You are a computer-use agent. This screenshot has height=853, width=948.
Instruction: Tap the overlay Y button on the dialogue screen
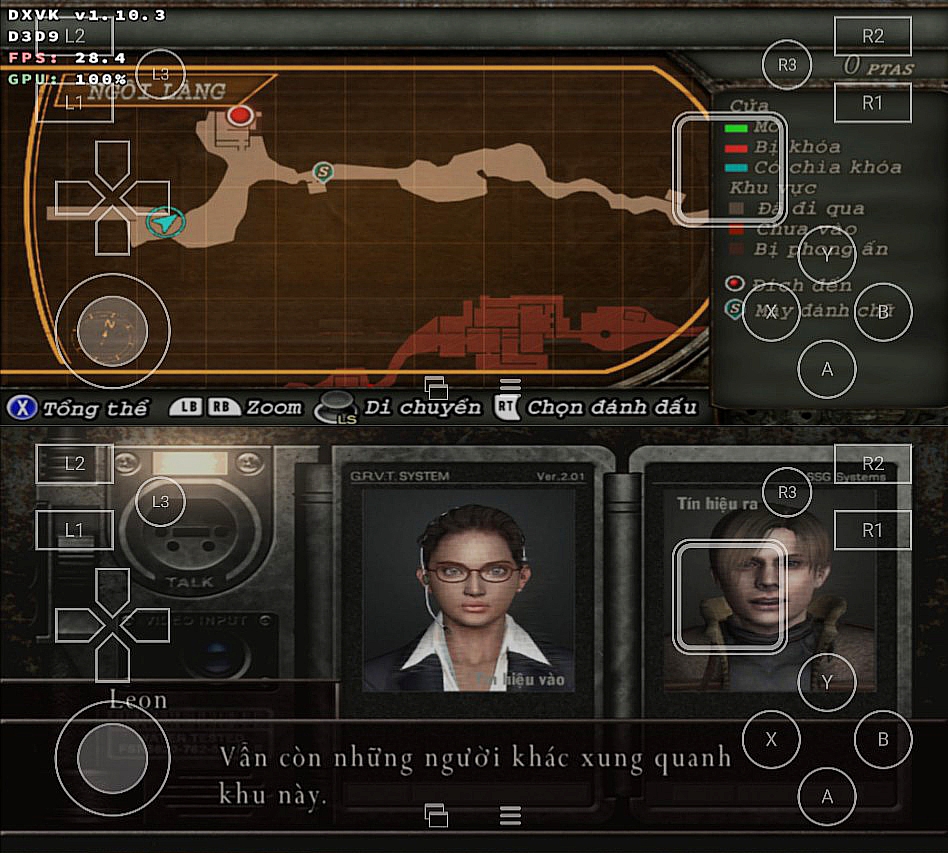(827, 683)
